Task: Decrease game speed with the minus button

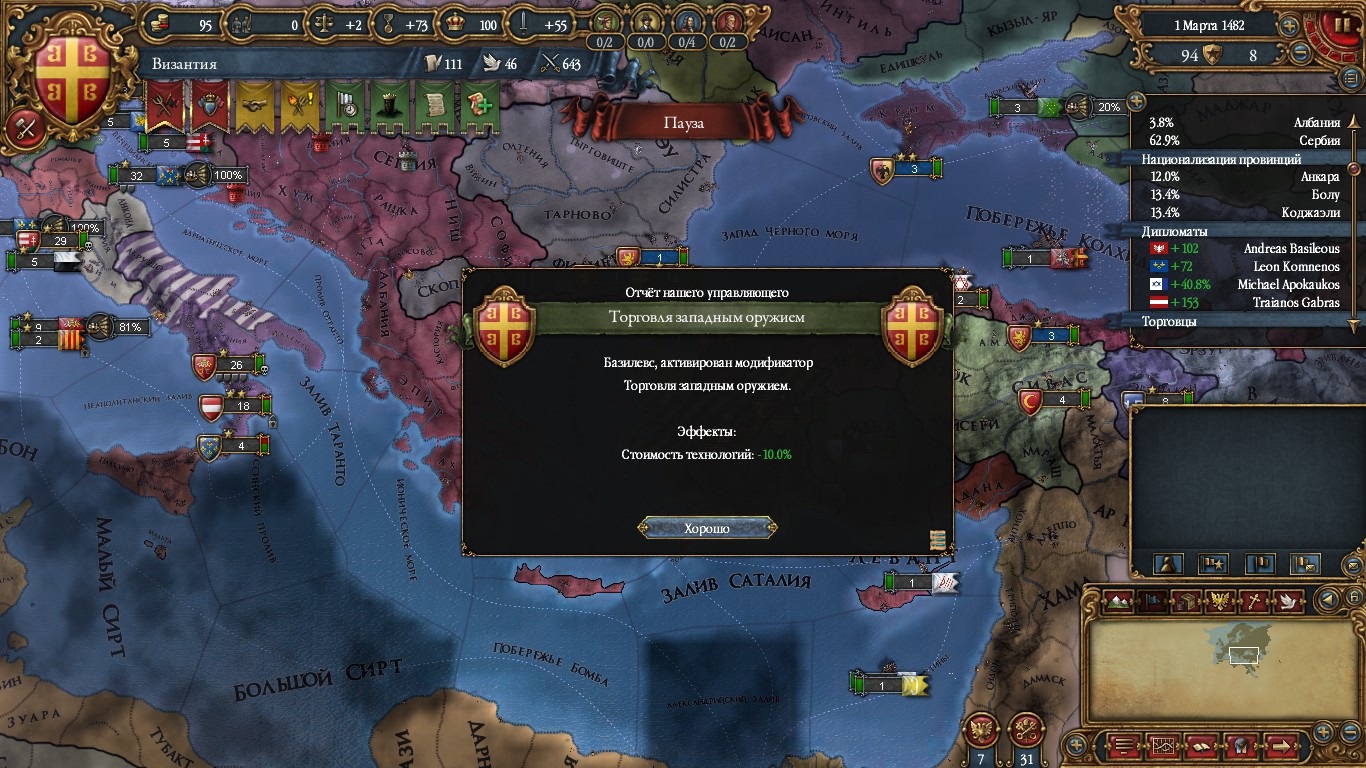Action: coord(1300,53)
